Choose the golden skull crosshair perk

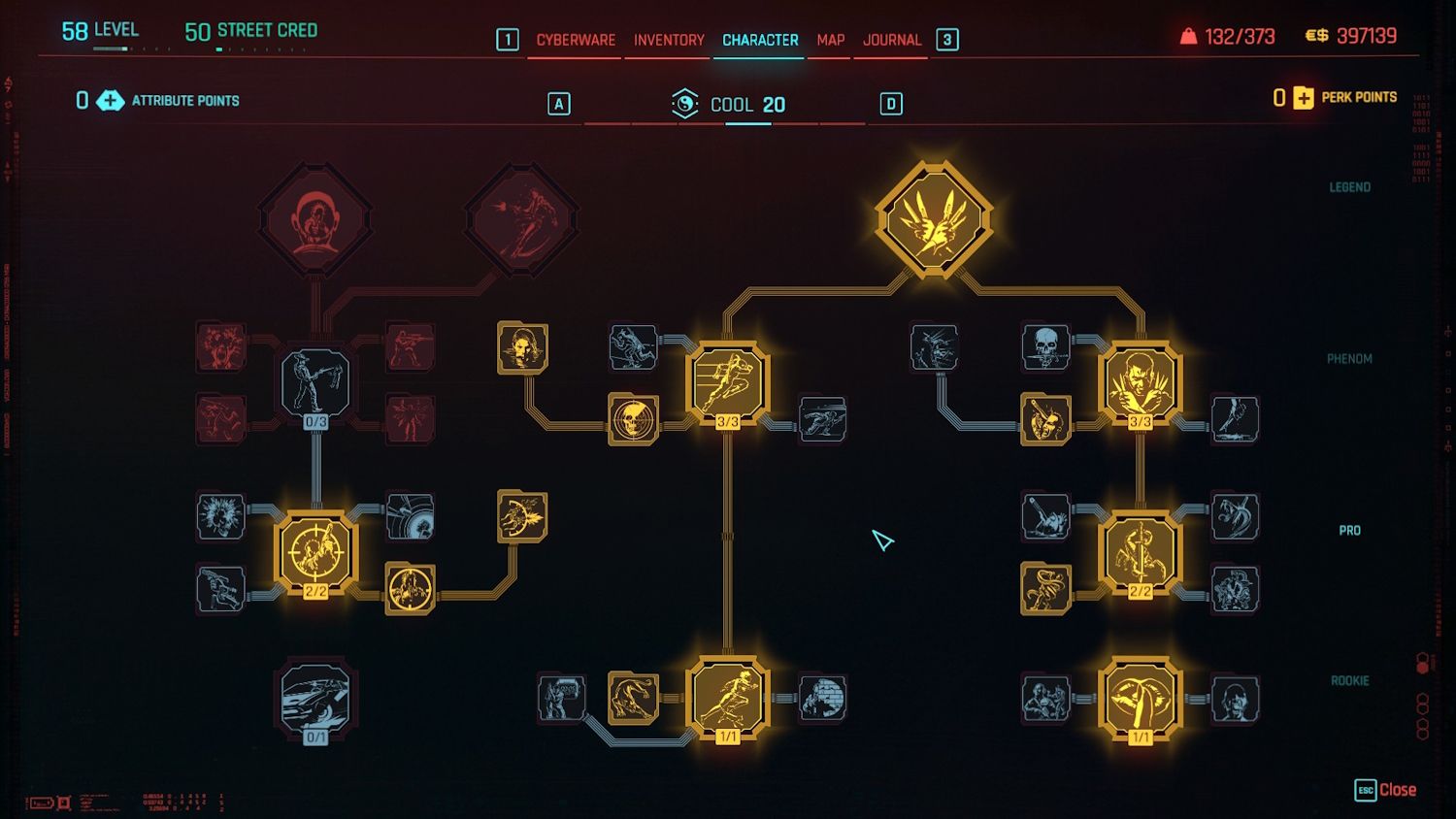633,419
